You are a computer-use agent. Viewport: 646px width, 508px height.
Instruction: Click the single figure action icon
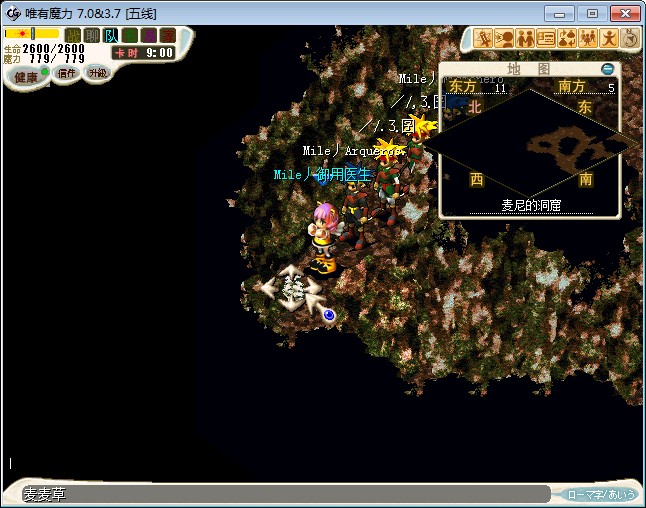click(609, 38)
